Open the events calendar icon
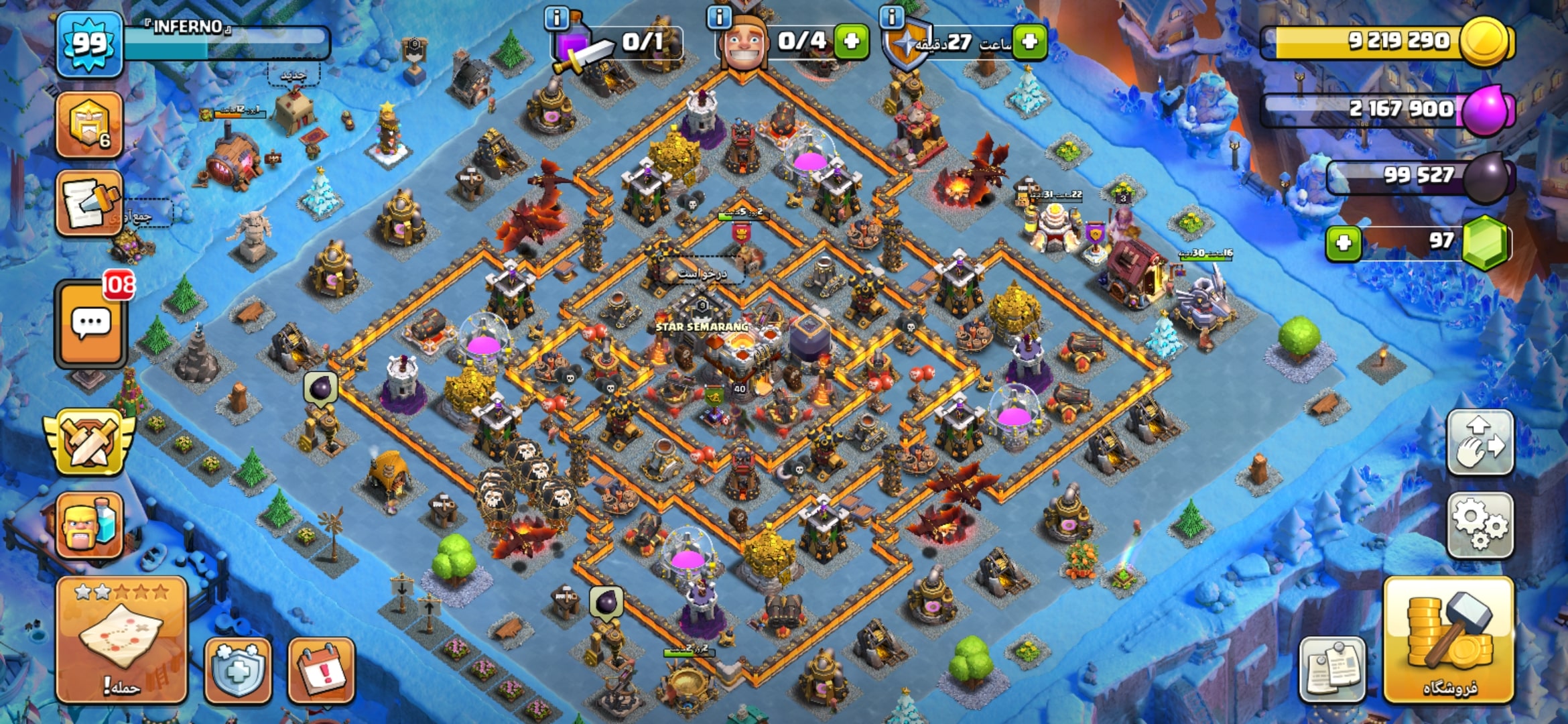This screenshot has height=724, width=1568. point(321,669)
